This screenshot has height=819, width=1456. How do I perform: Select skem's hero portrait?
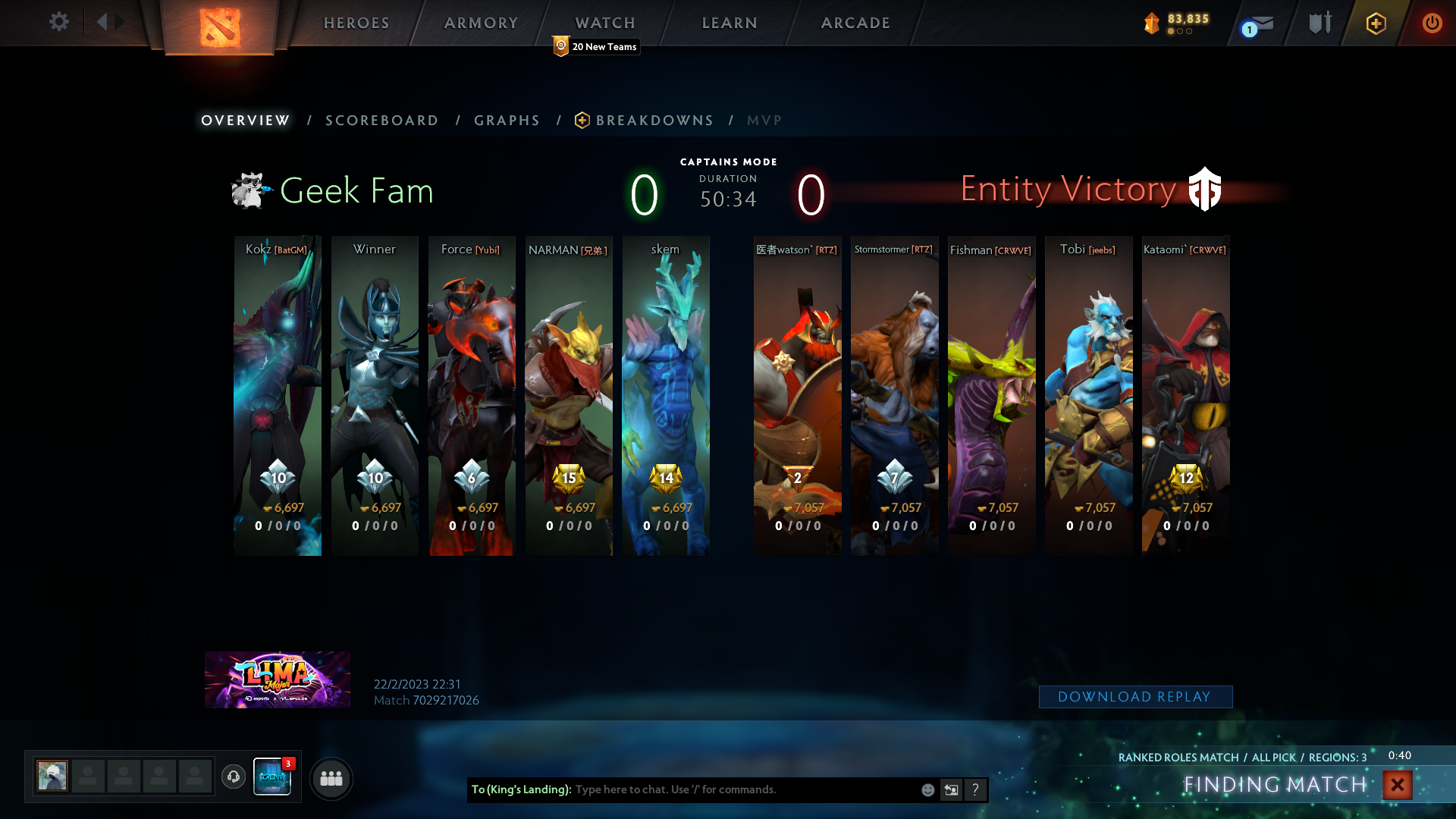coord(666,394)
